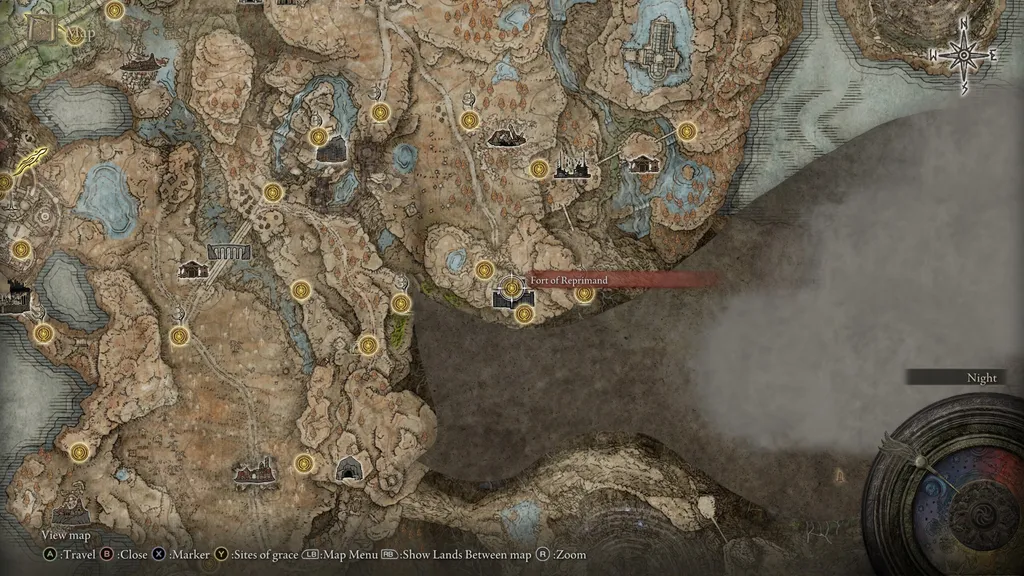Image resolution: width=1024 pixels, height=576 pixels.
Task: Select the cave entrance map icon
Action: [x=349, y=468]
